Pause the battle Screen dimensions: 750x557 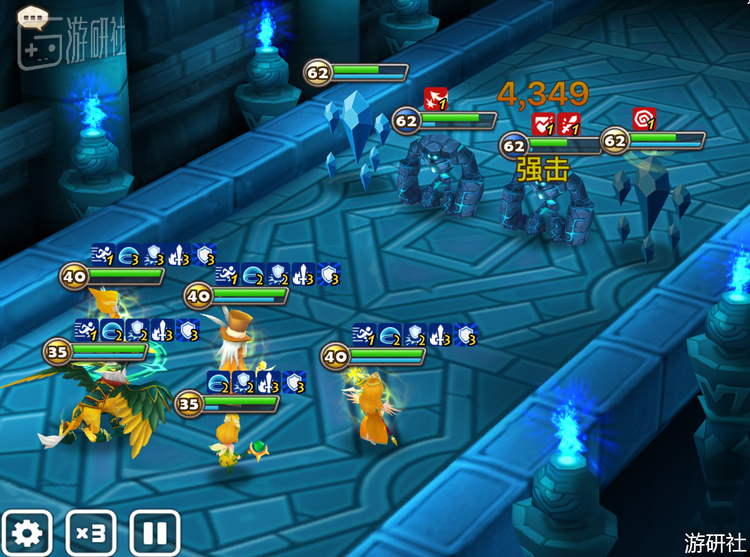click(x=155, y=533)
